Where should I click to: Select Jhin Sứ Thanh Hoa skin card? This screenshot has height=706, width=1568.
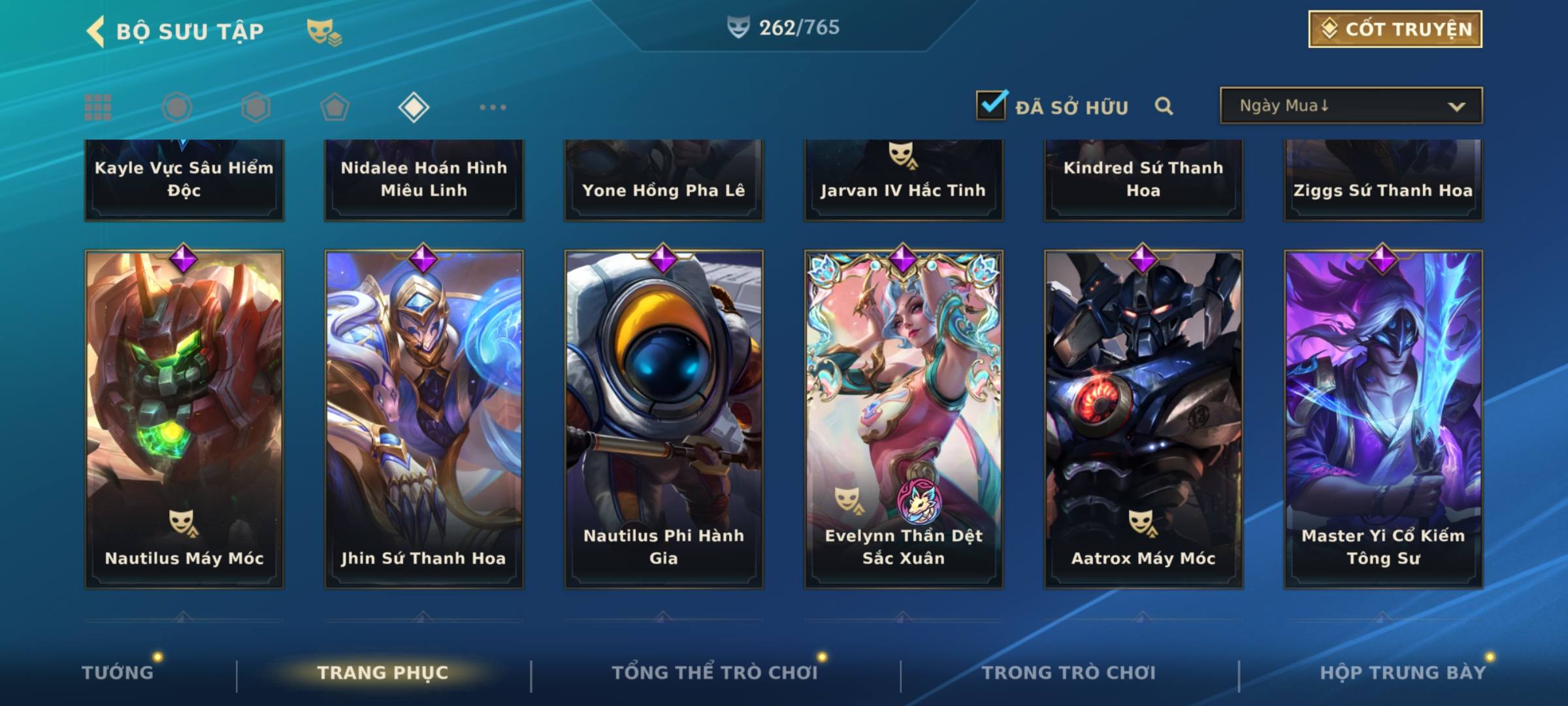point(424,418)
